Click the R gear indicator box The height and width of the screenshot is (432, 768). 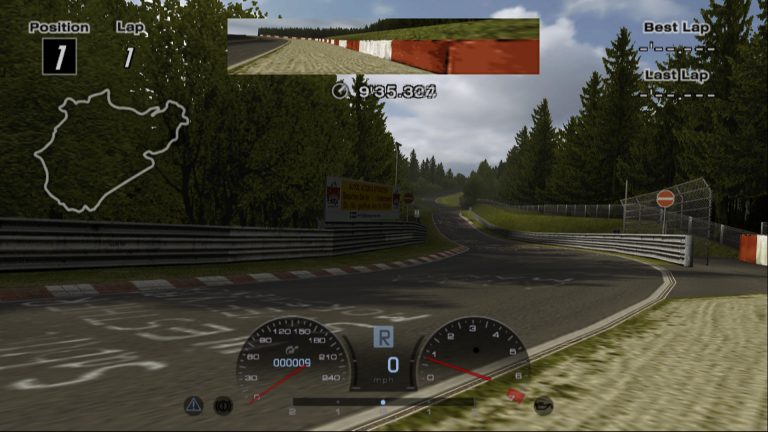(x=385, y=337)
